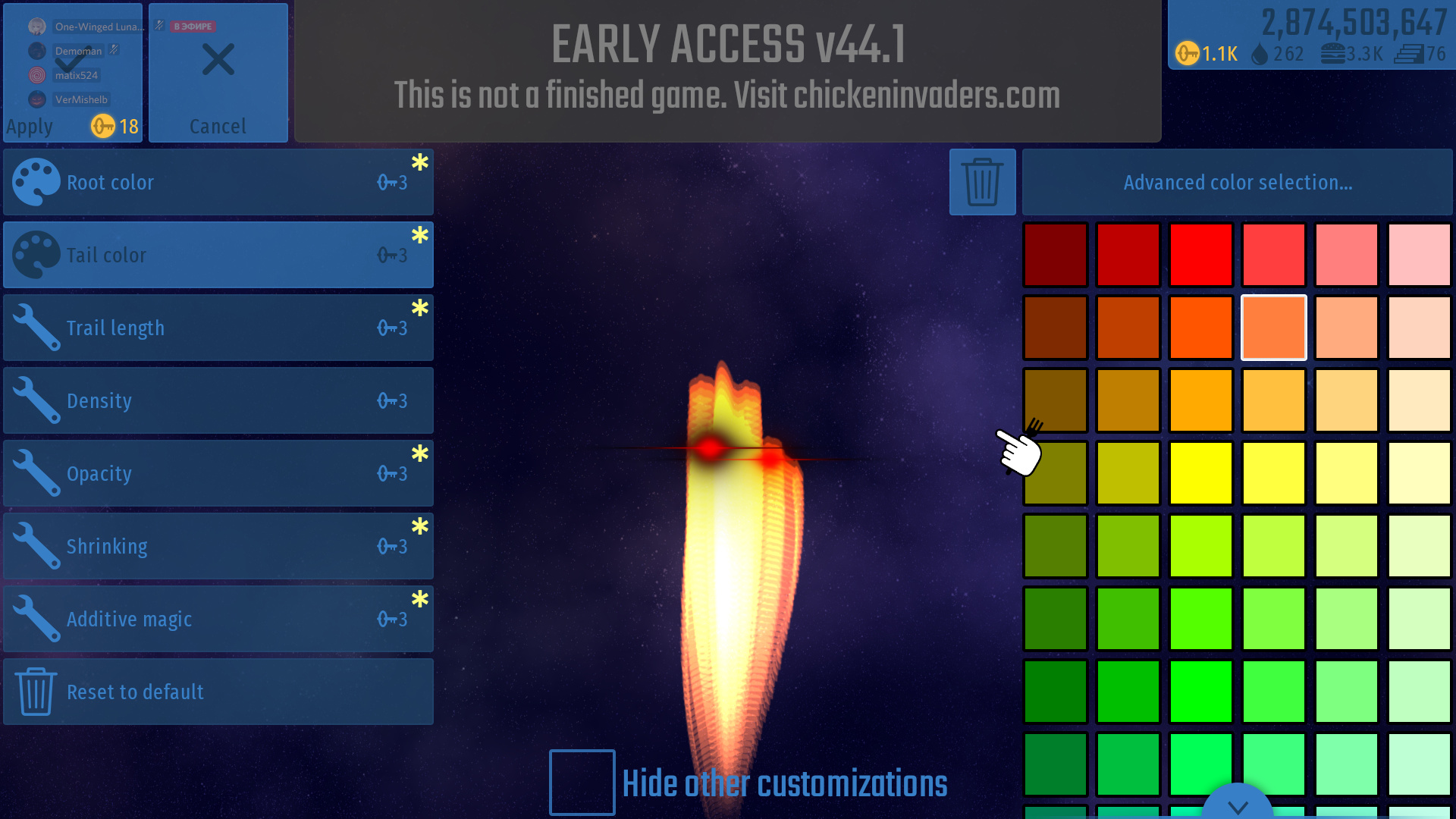Select the highlighted orange swatch
Image resolution: width=1456 pixels, height=819 pixels.
pos(1274,328)
